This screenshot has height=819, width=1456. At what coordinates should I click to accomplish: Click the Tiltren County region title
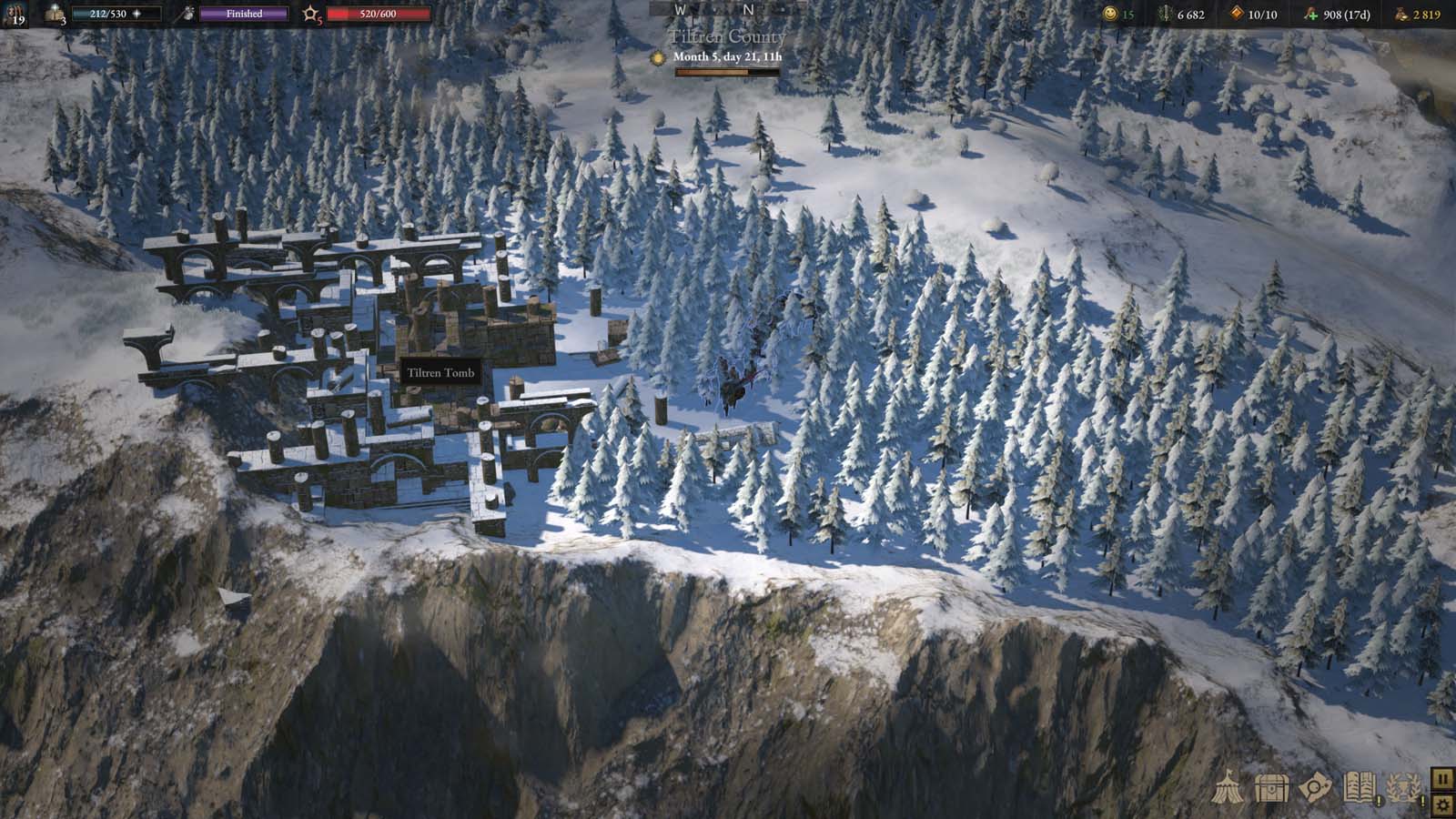pyautogui.click(x=726, y=36)
